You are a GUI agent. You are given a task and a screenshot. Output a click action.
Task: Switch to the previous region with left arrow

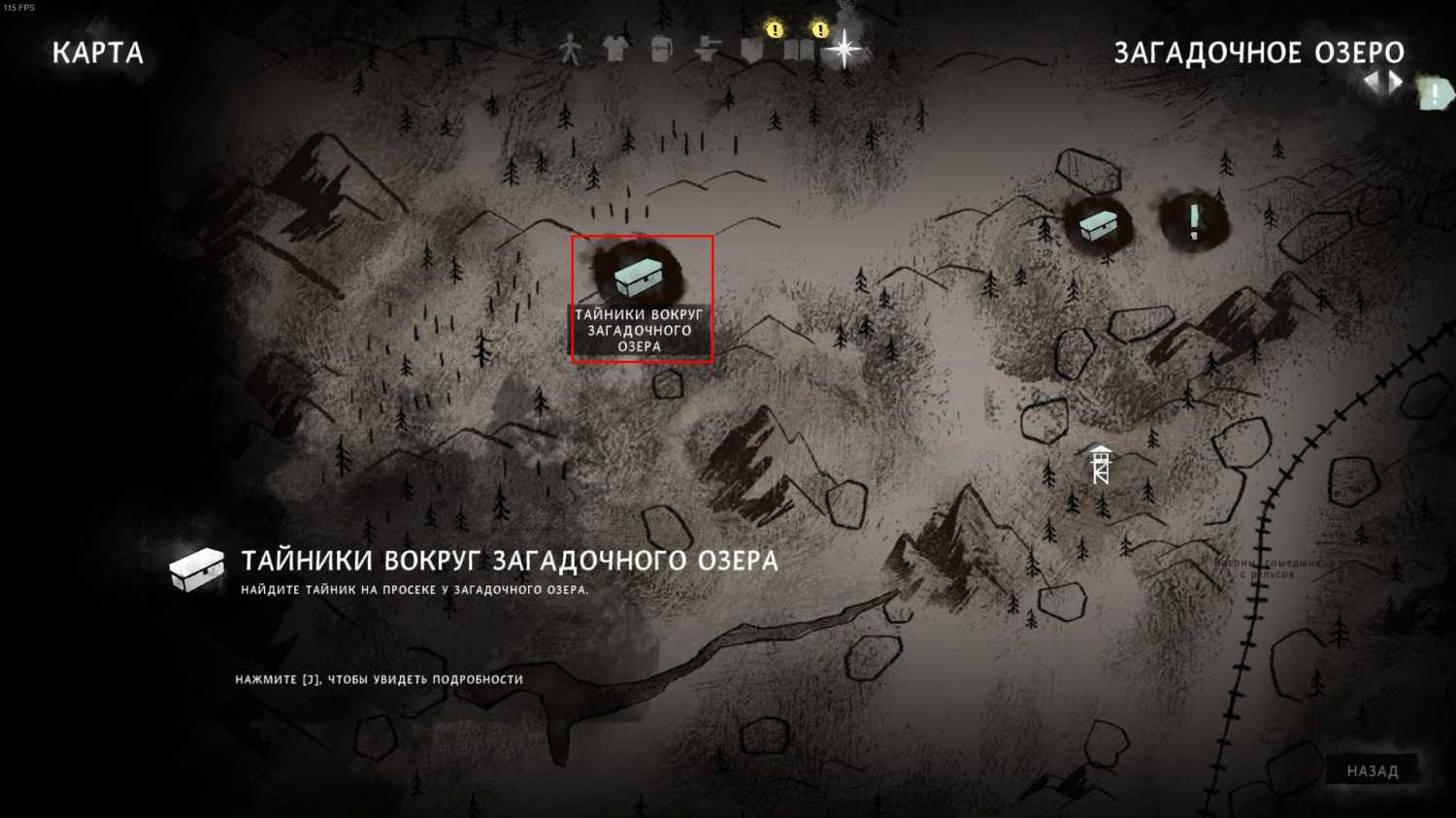(x=1373, y=82)
